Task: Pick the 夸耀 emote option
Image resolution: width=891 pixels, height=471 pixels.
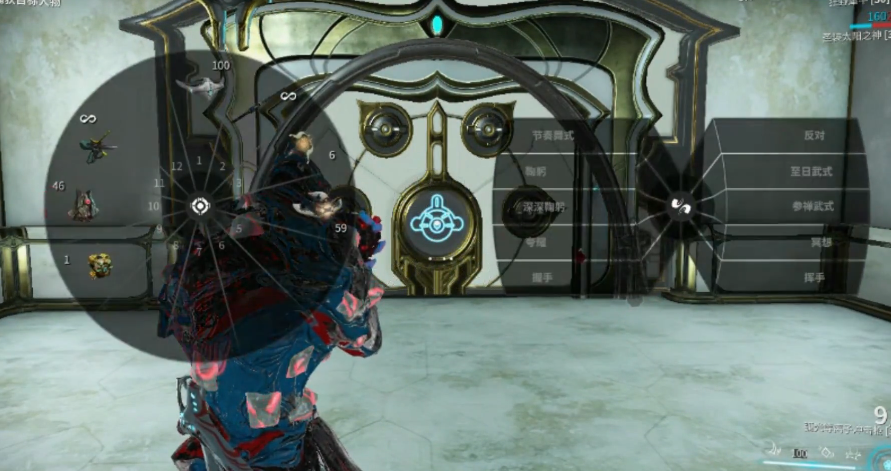Action: (x=536, y=241)
